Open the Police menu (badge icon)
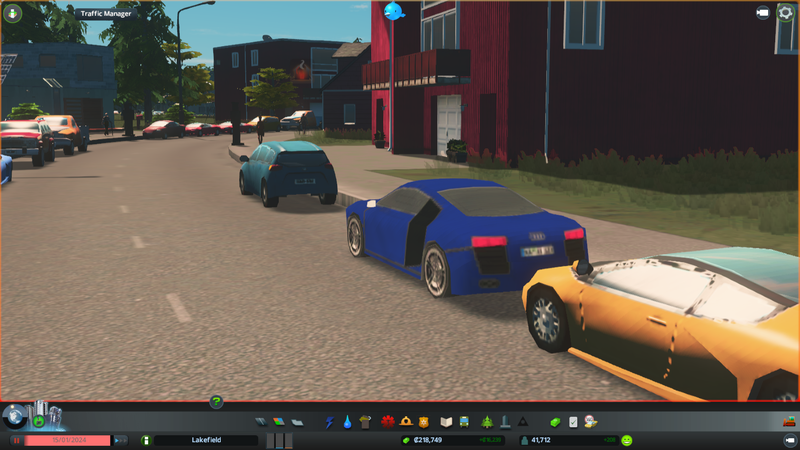800x450 pixels. click(x=424, y=422)
